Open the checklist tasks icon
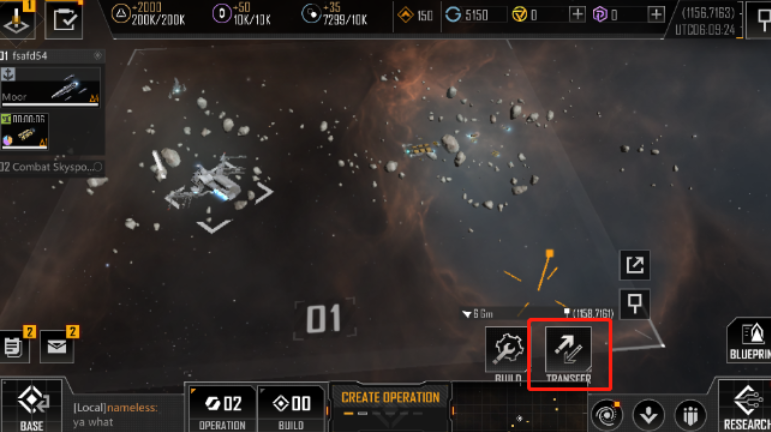The height and width of the screenshot is (432, 771). tap(66, 17)
